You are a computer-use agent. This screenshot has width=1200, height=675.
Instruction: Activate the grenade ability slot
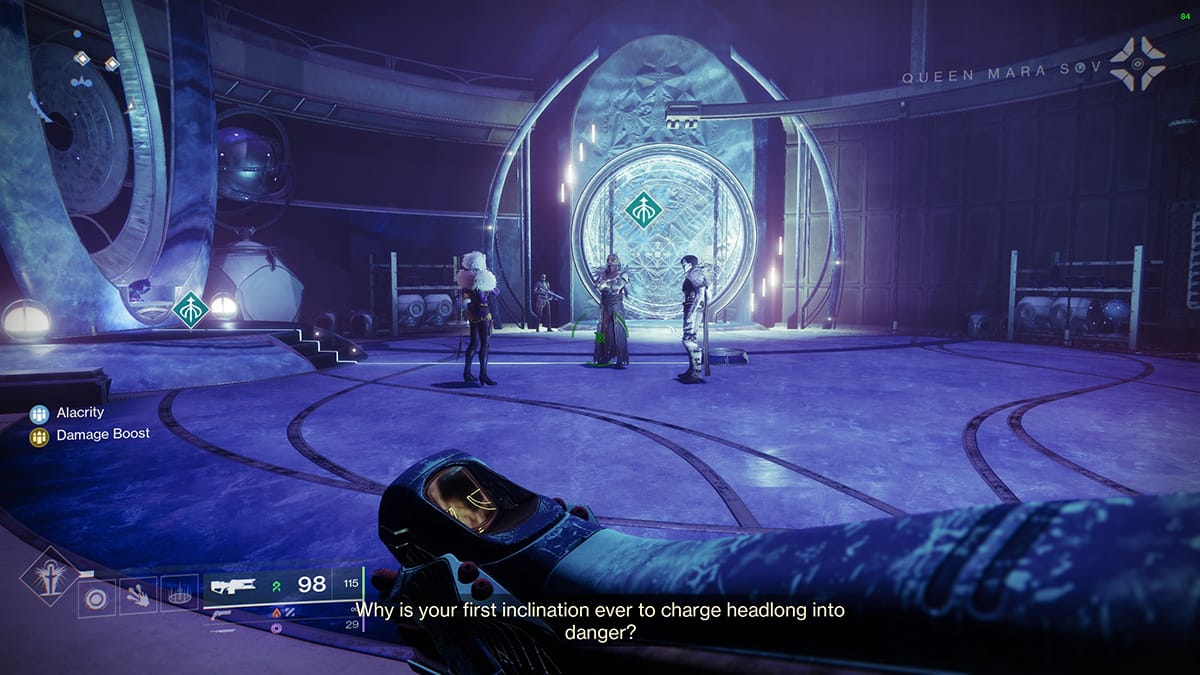pos(98,599)
